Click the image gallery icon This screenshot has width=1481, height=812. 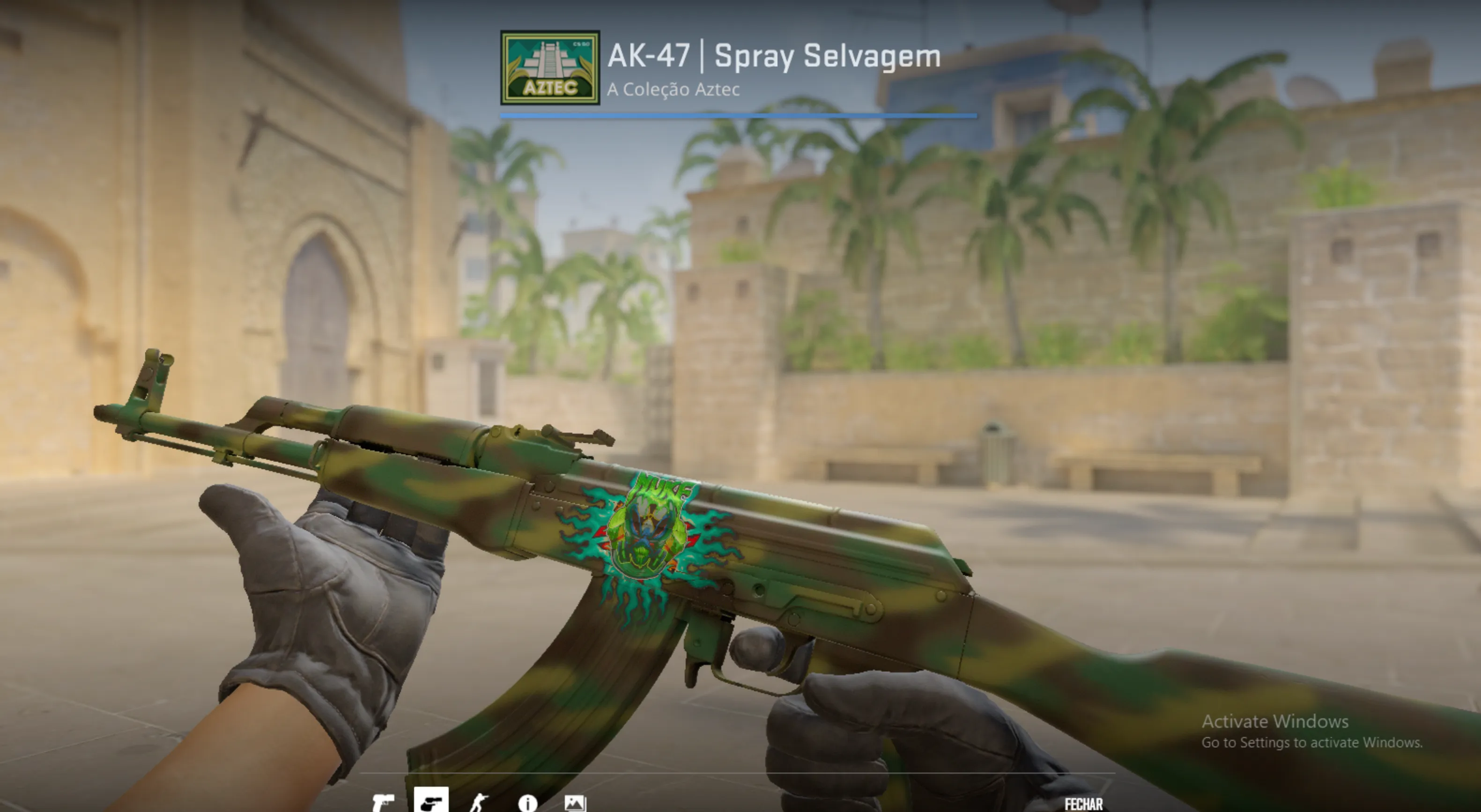coord(575,804)
